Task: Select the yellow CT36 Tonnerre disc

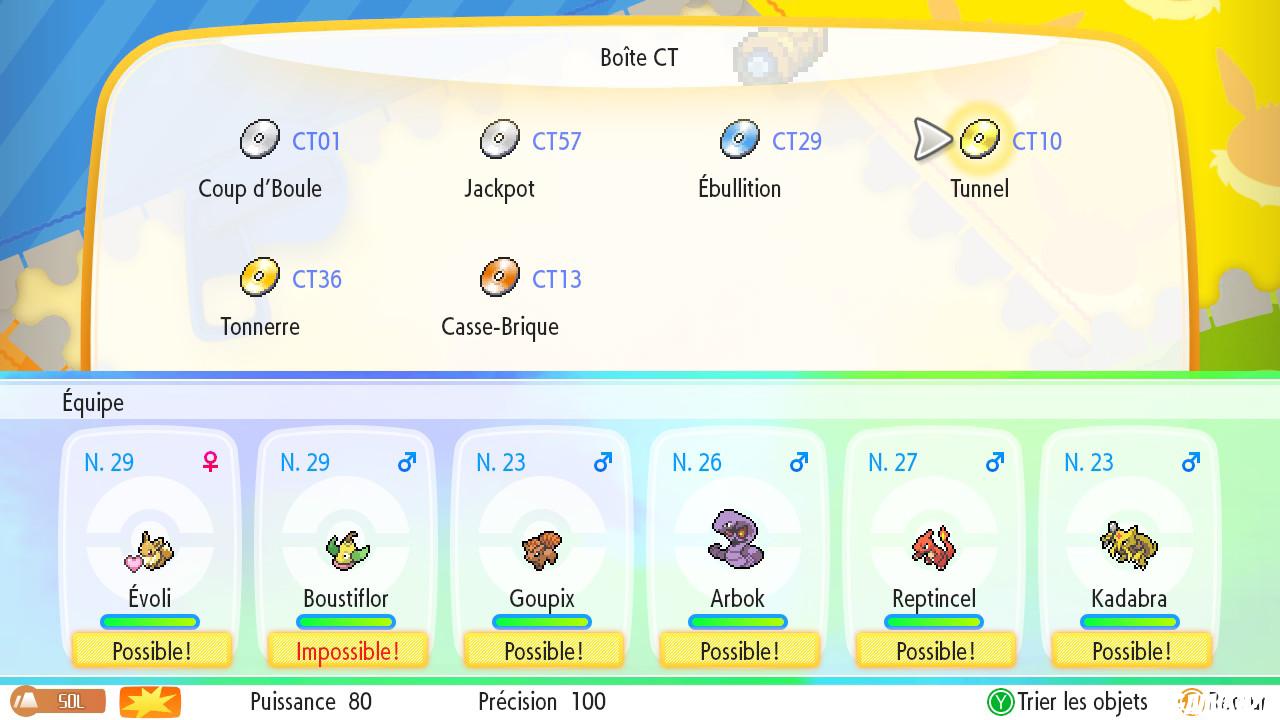Action: point(260,277)
